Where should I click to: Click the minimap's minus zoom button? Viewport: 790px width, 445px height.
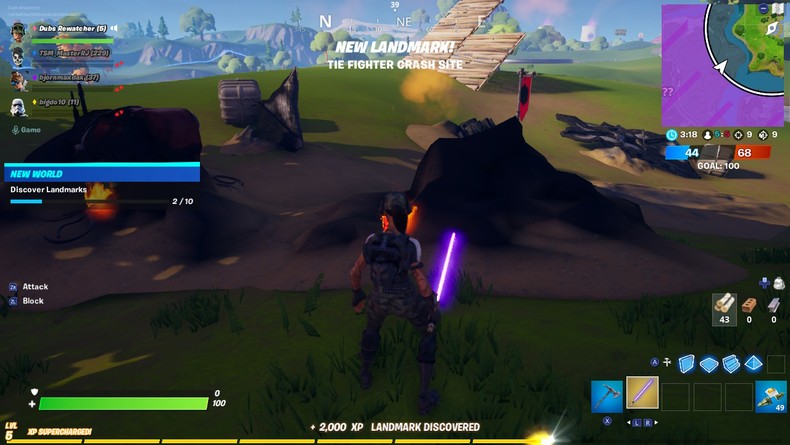pos(765,8)
